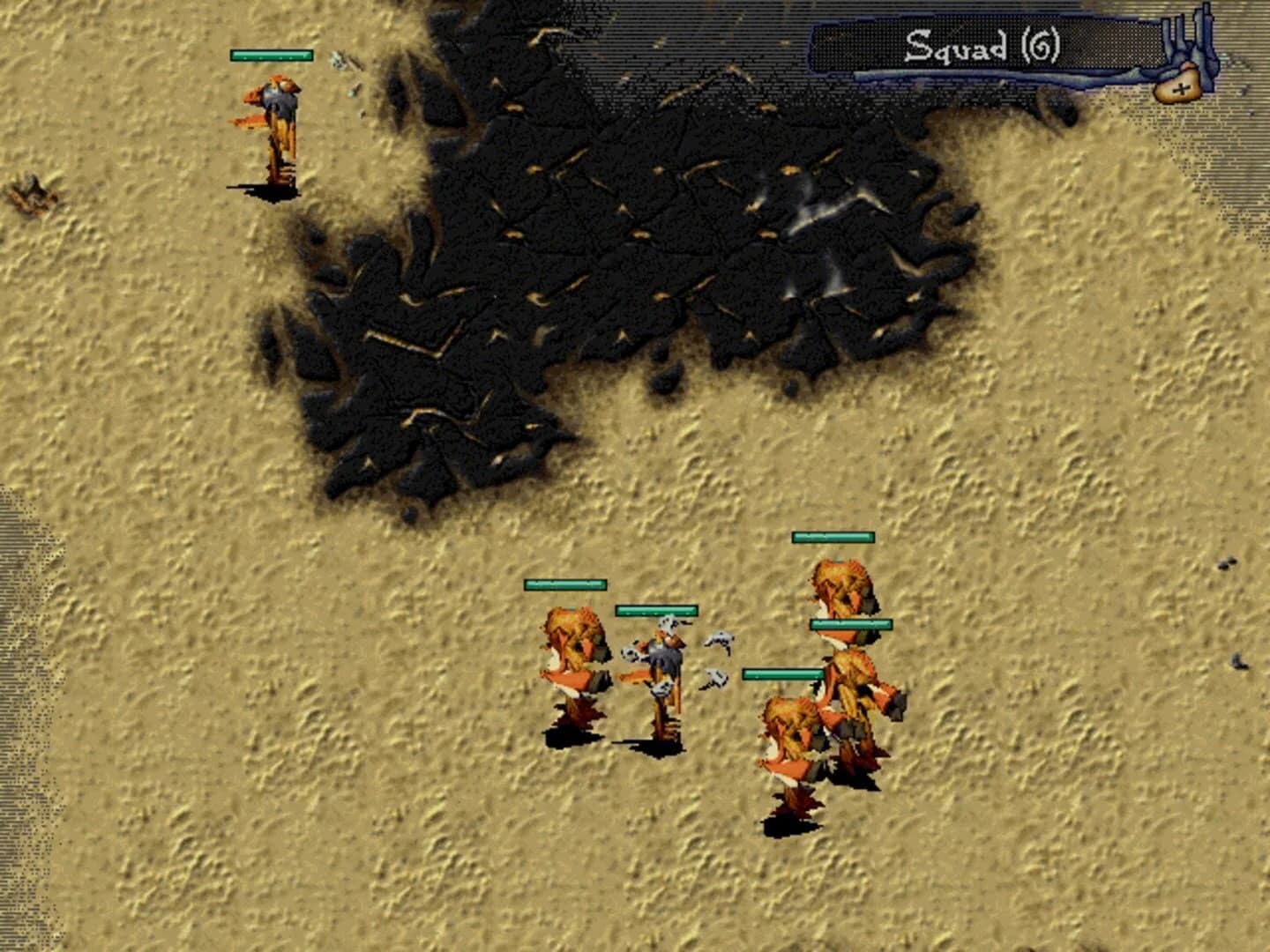This screenshot has width=1270, height=952.
Task: Click the topmost health bar of the right group
Action: pos(834,535)
